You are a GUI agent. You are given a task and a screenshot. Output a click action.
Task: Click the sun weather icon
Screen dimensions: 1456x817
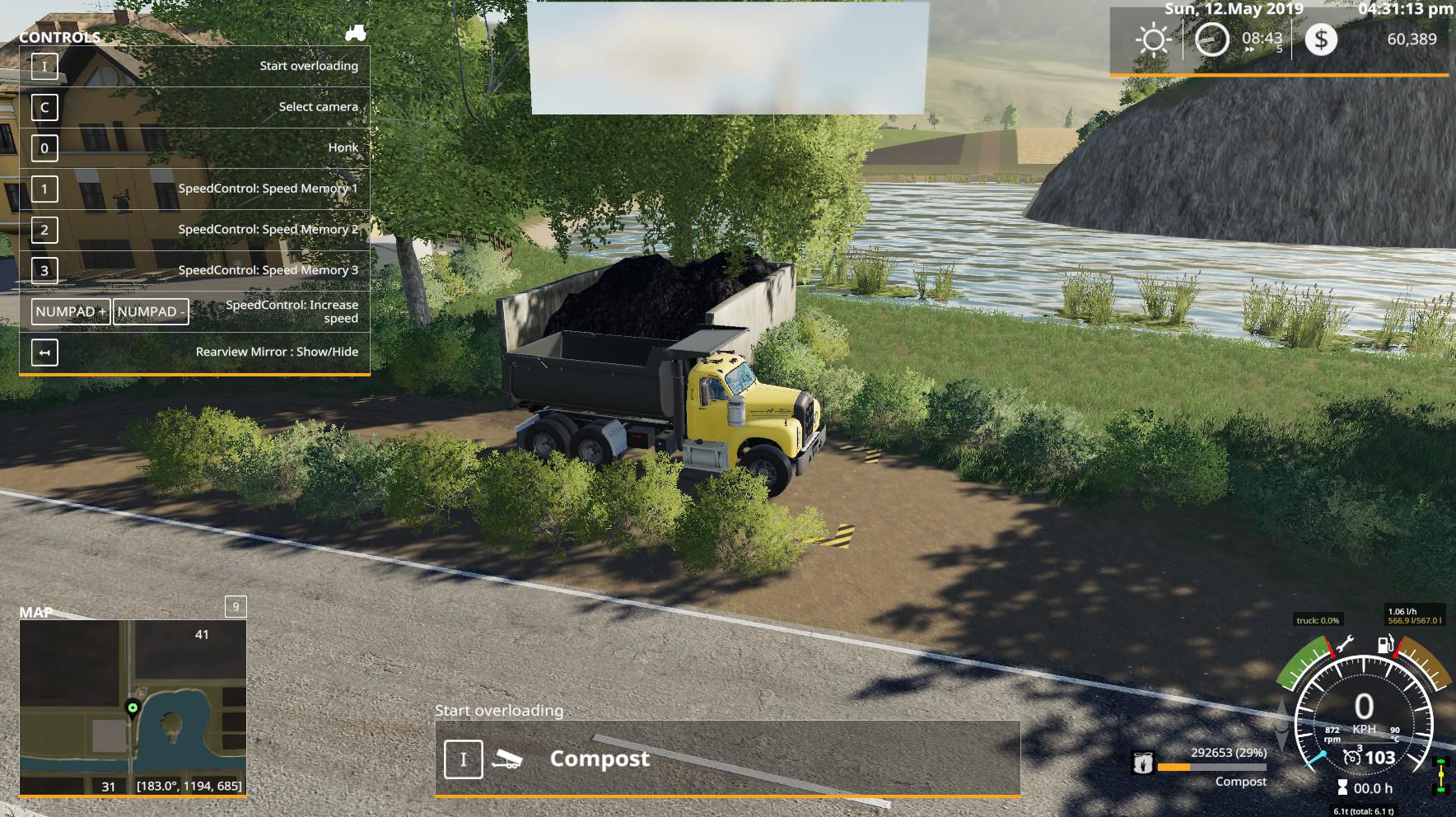(1152, 40)
